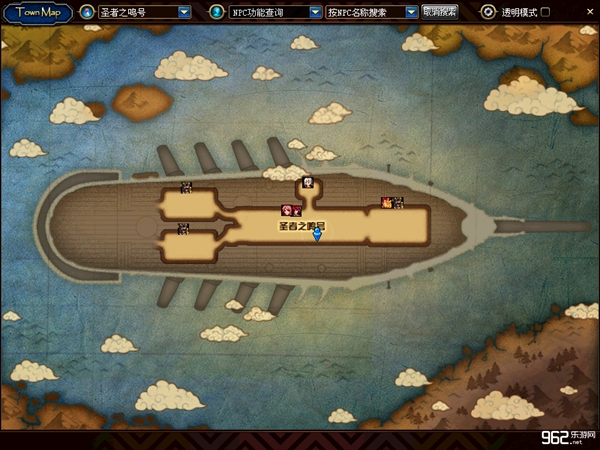Viewport: 600px width, 450px height.
Task: Click the Town Map title badge
Action: point(37,12)
